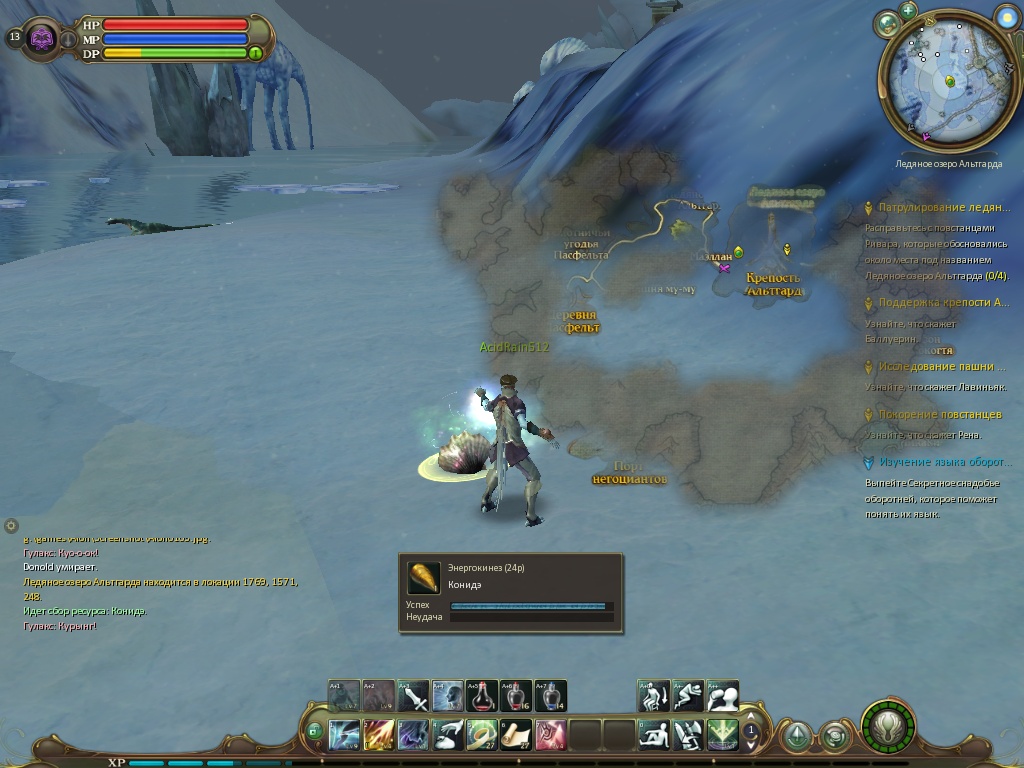Use the red potion in the upper hotbar
The height and width of the screenshot is (768, 1024).
pos(483,696)
